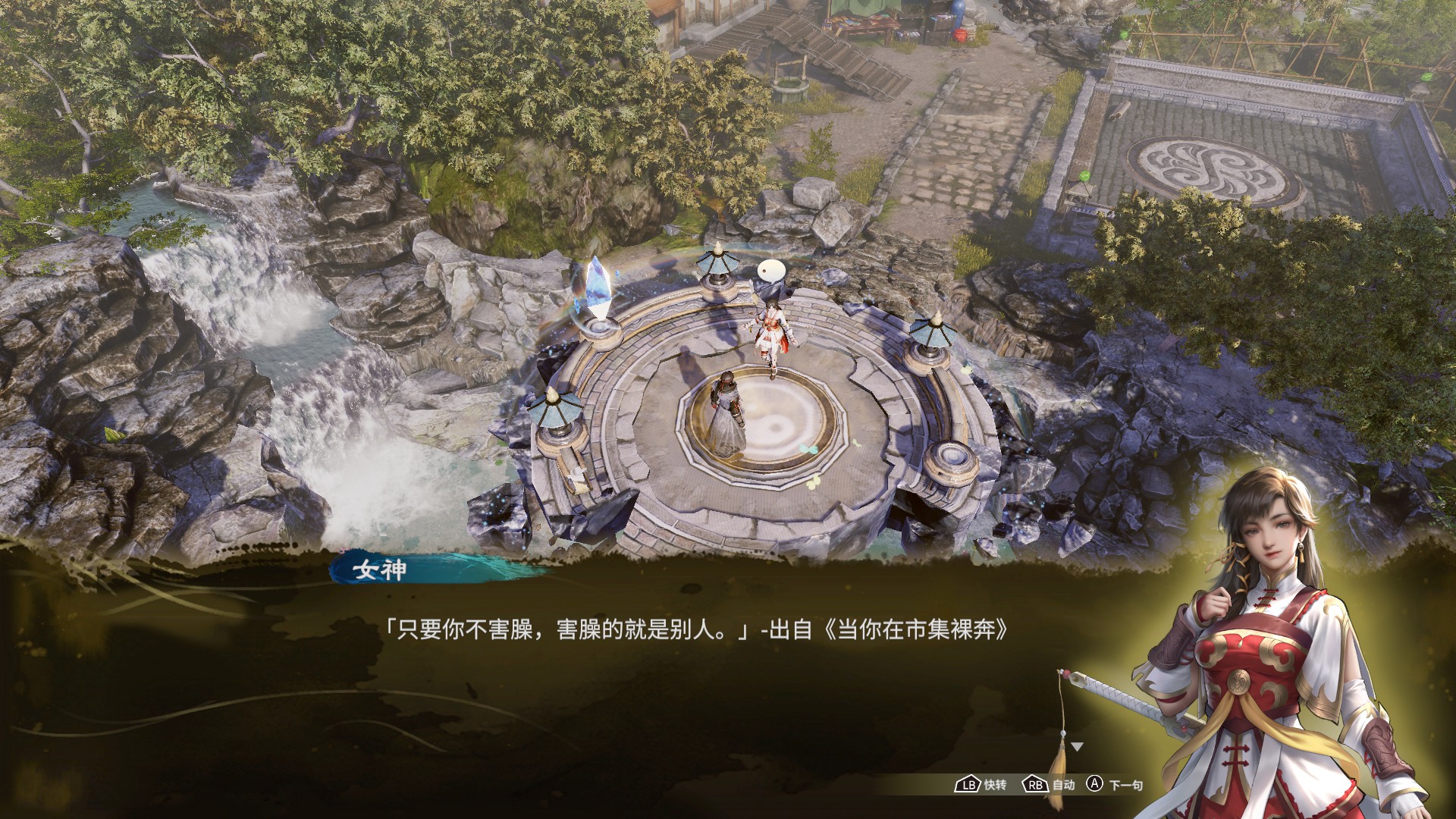Image resolution: width=1456 pixels, height=819 pixels.
Task: Click the dialogue continue arrow indicator
Action: point(1077,748)
